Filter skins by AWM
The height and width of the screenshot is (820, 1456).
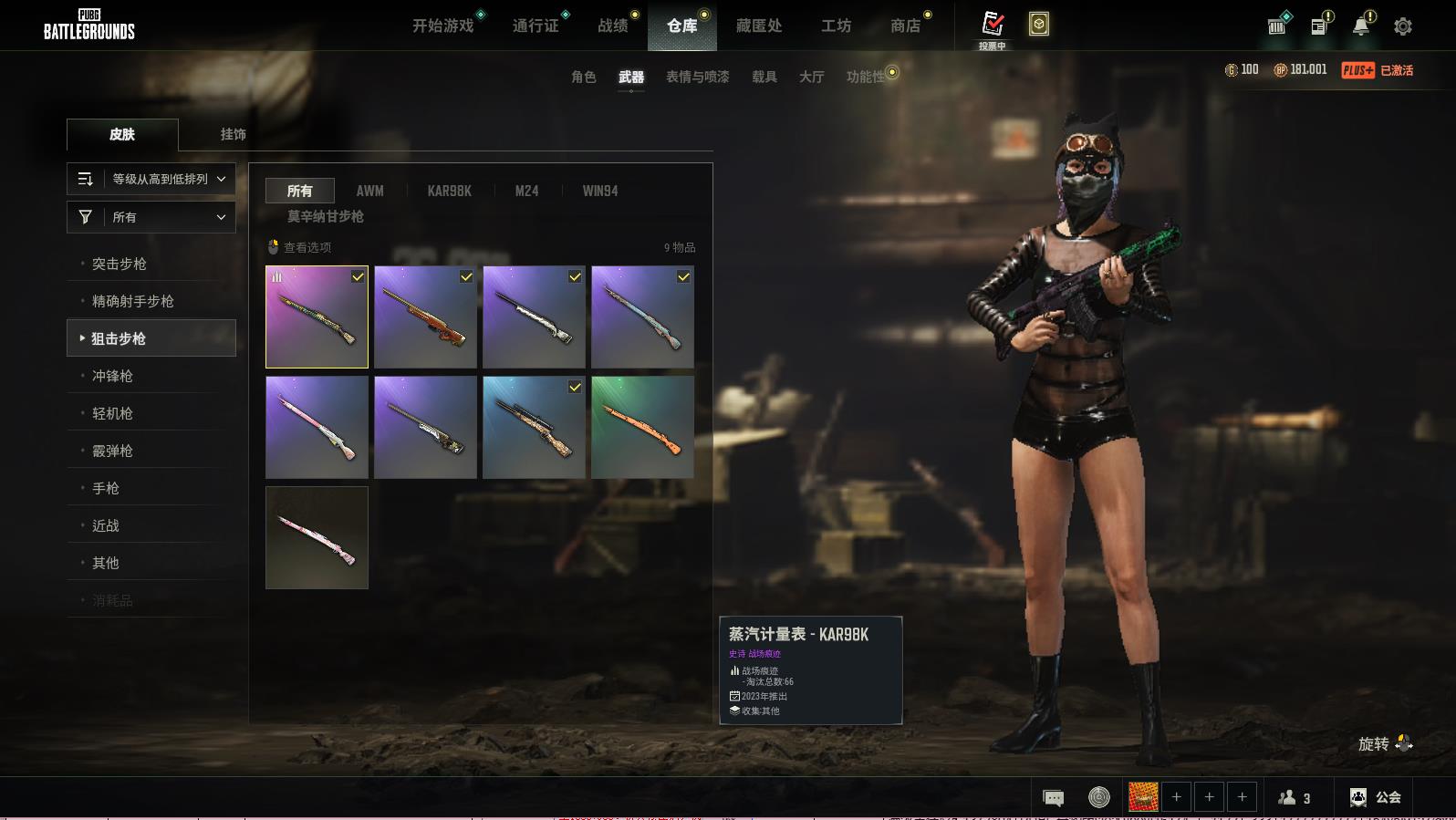[x=369, y=191]
